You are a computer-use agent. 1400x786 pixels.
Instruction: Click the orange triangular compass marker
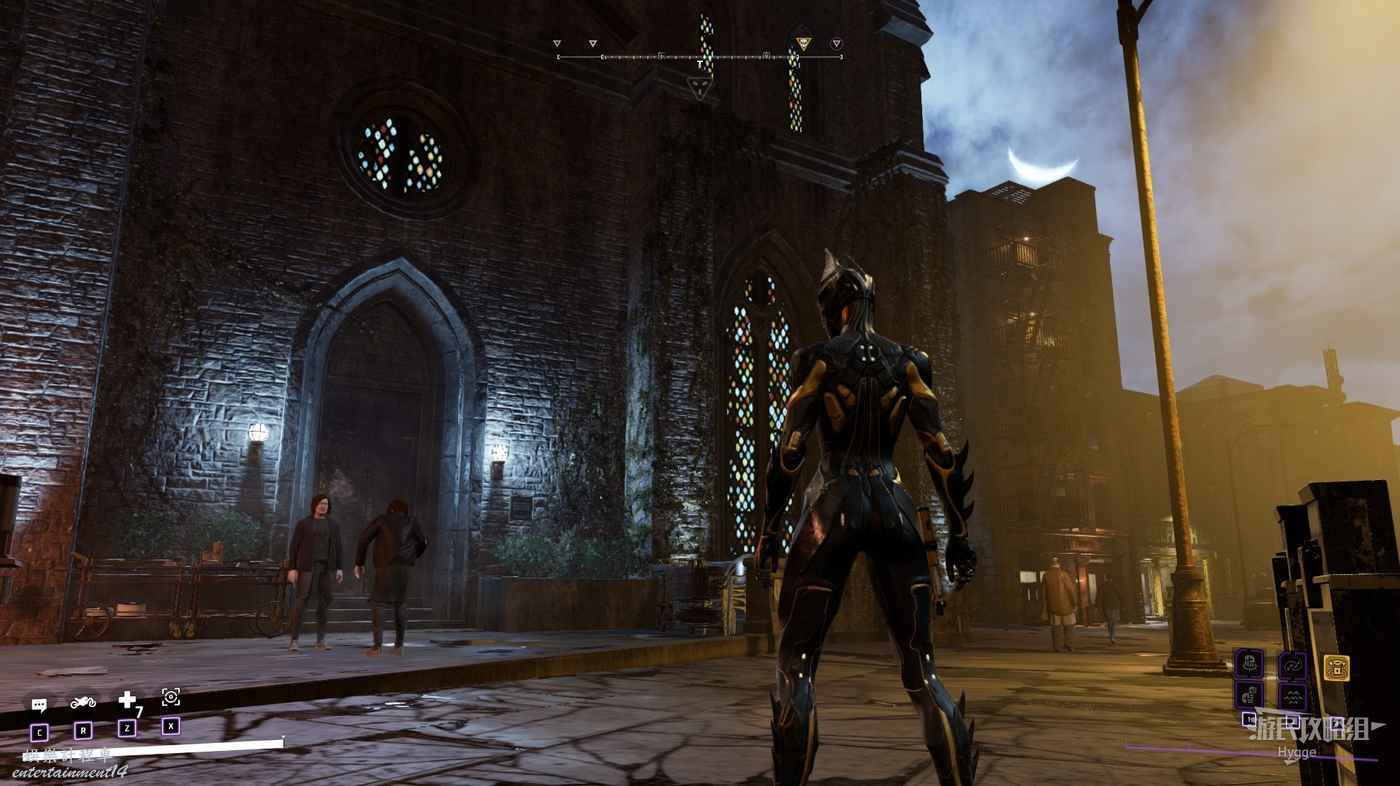pos(802,43)
